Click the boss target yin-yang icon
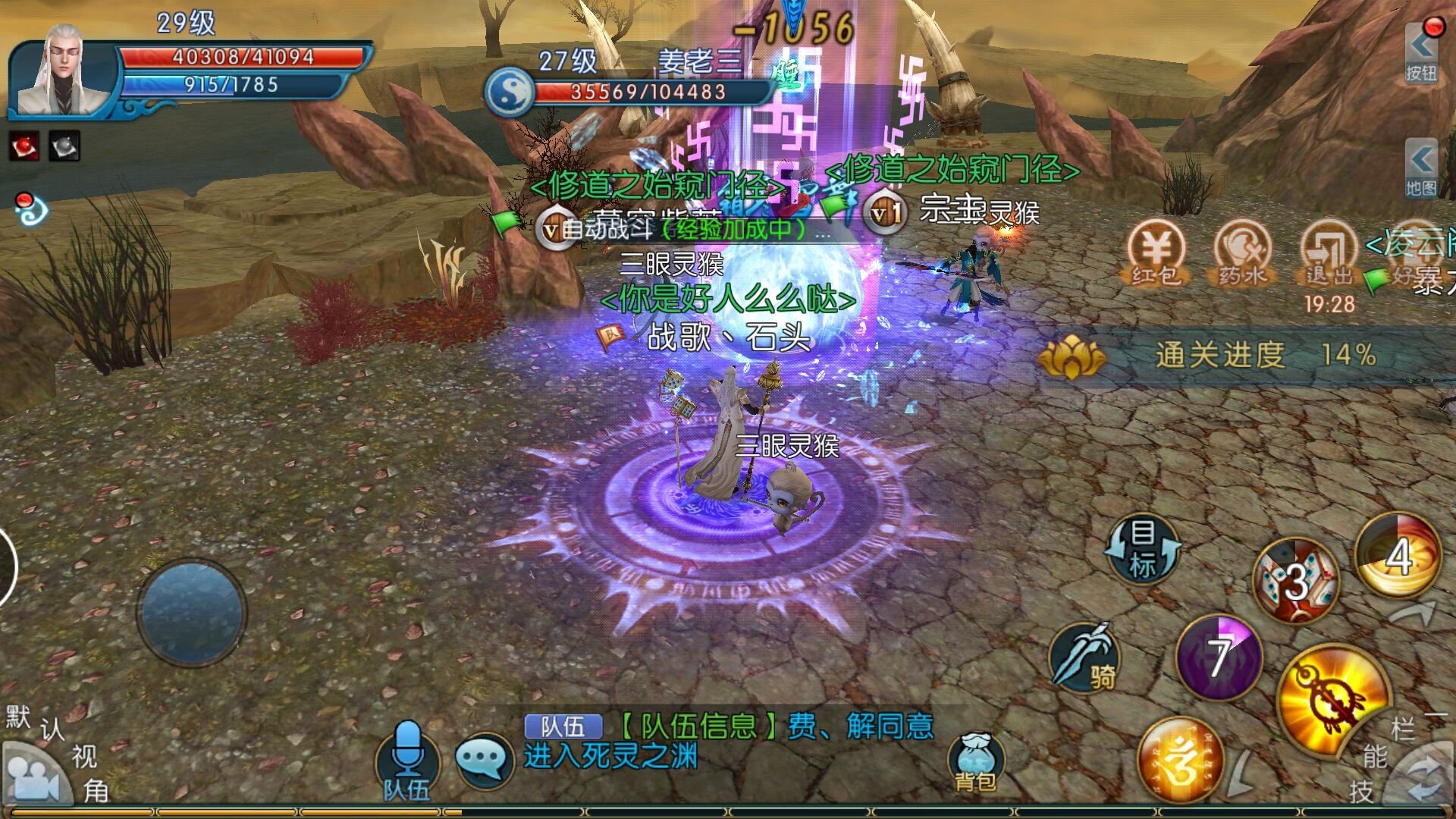This screenshot has height=819, width=1456. pyautogui.click(x=510, y=91)
